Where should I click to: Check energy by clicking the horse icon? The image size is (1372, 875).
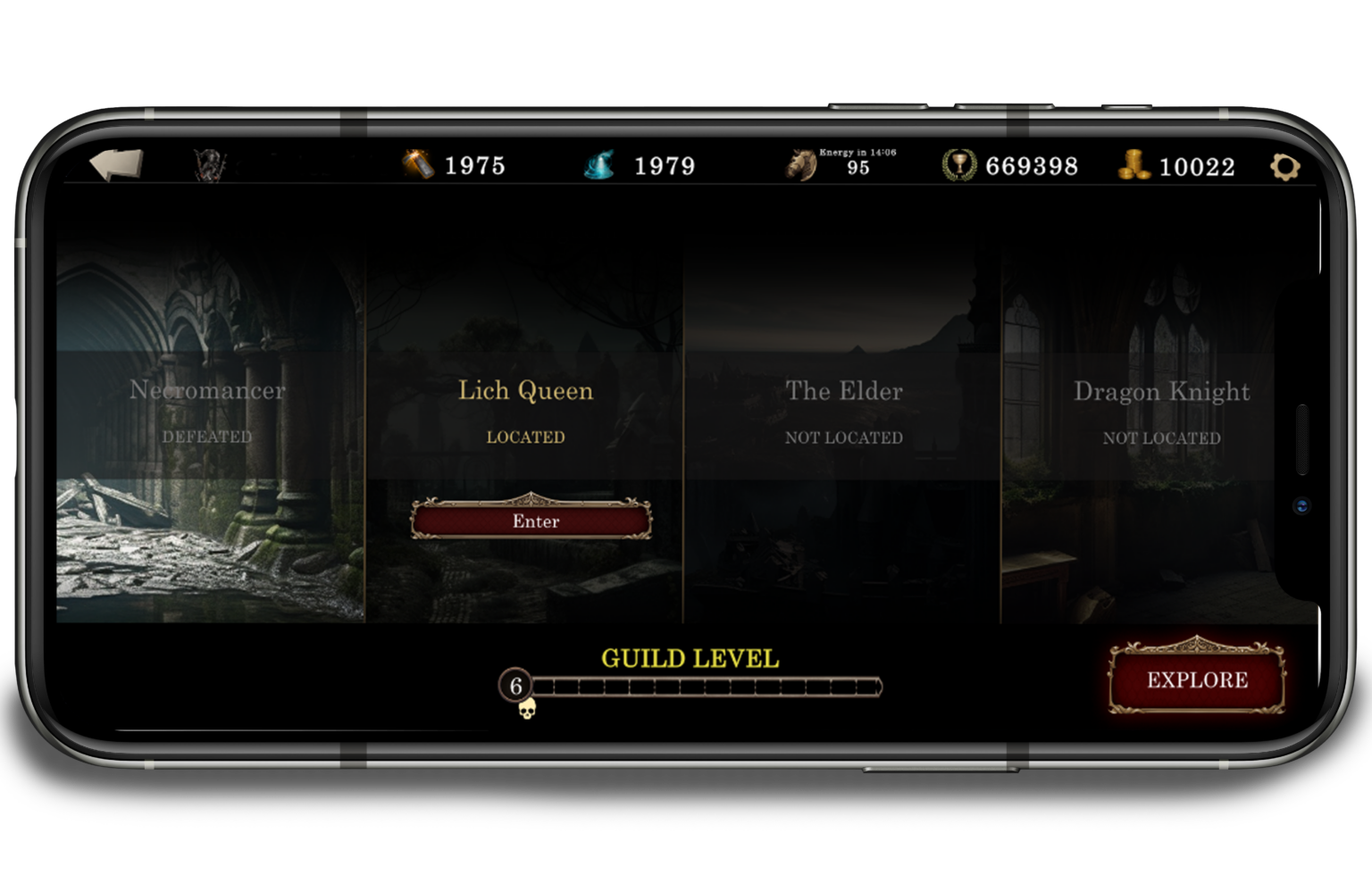coord(798,163)
